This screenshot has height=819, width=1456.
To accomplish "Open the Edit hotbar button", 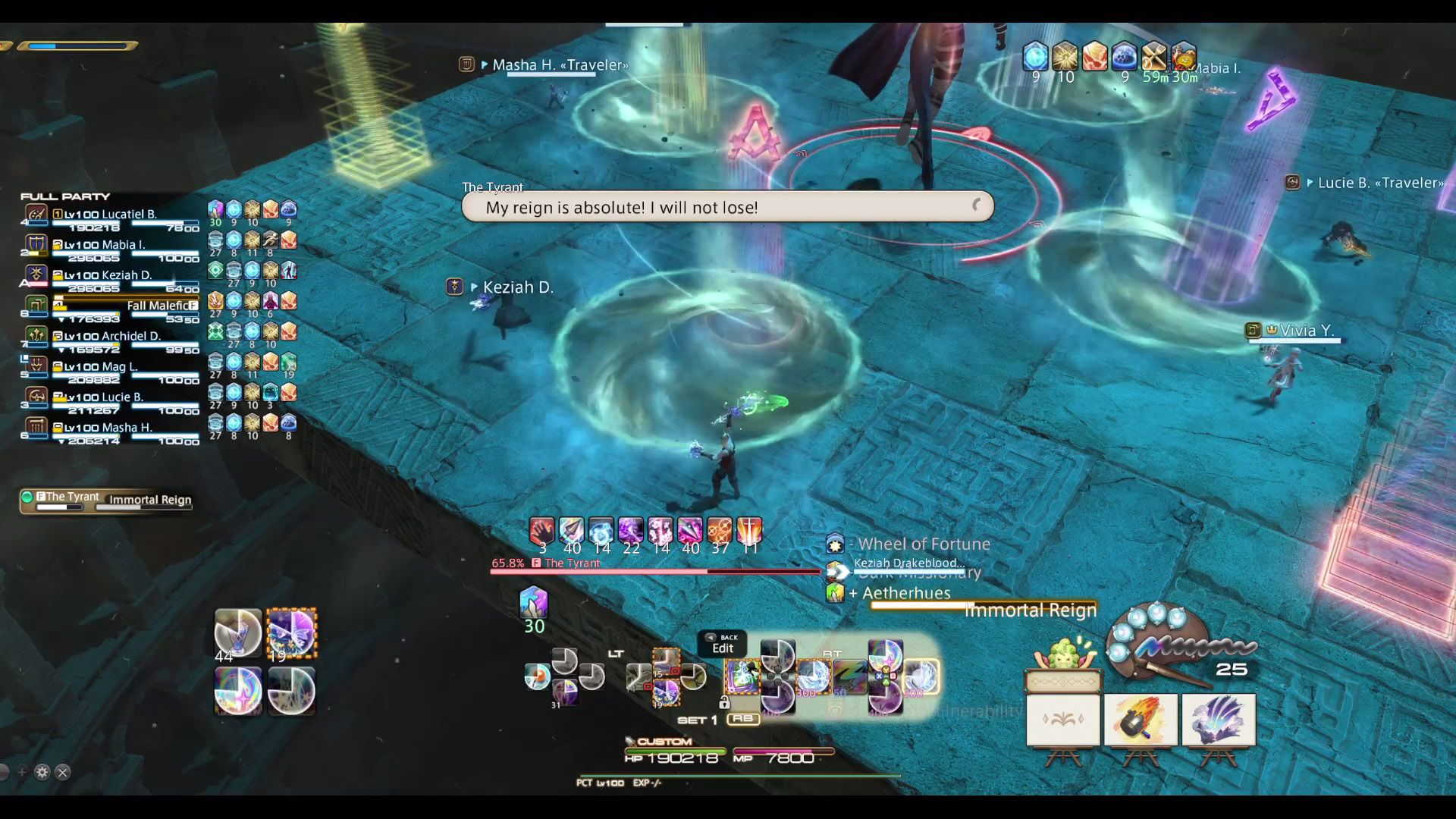I will tap(722, 645).
